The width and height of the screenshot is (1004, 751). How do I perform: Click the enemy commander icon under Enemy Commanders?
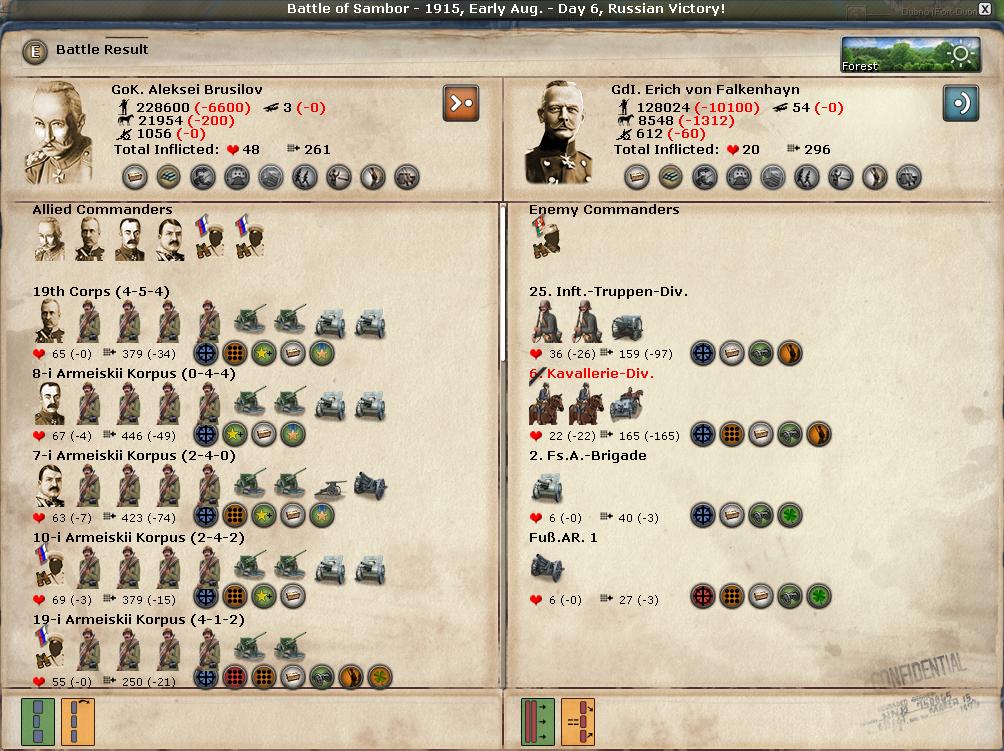pyautogui.click(x=545, y=238)
